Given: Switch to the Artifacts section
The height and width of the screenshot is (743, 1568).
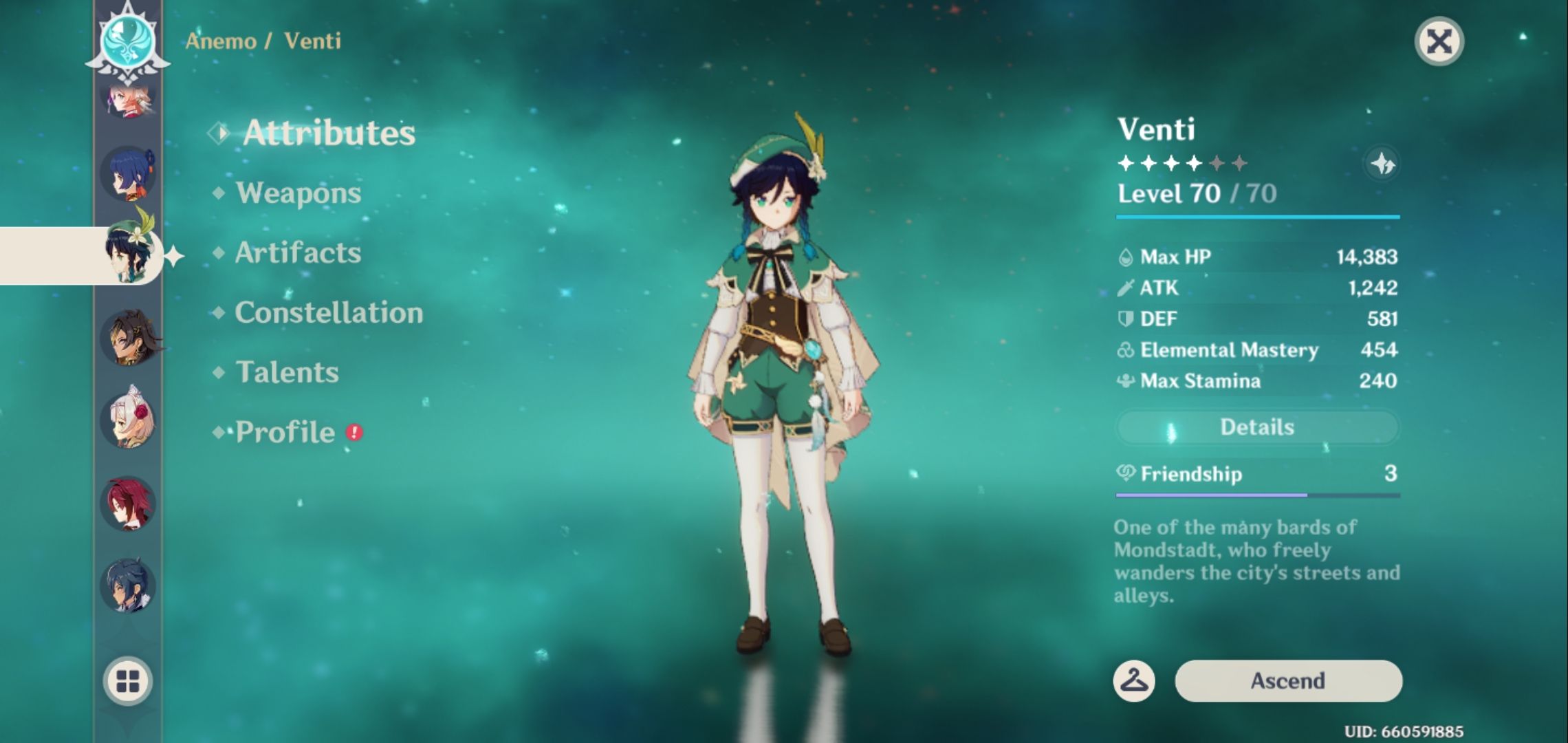Looking at the screenshot, I should (x=298, y=253).
